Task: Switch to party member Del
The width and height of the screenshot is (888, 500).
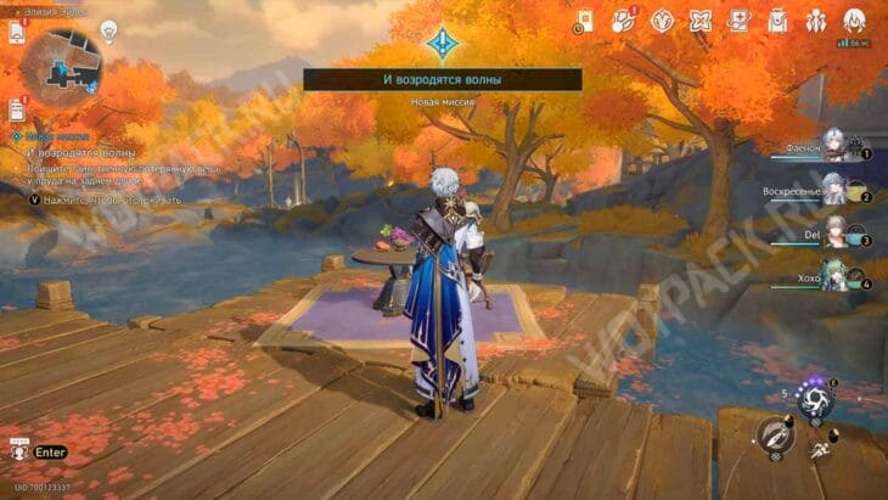Action: pos(835,232)
